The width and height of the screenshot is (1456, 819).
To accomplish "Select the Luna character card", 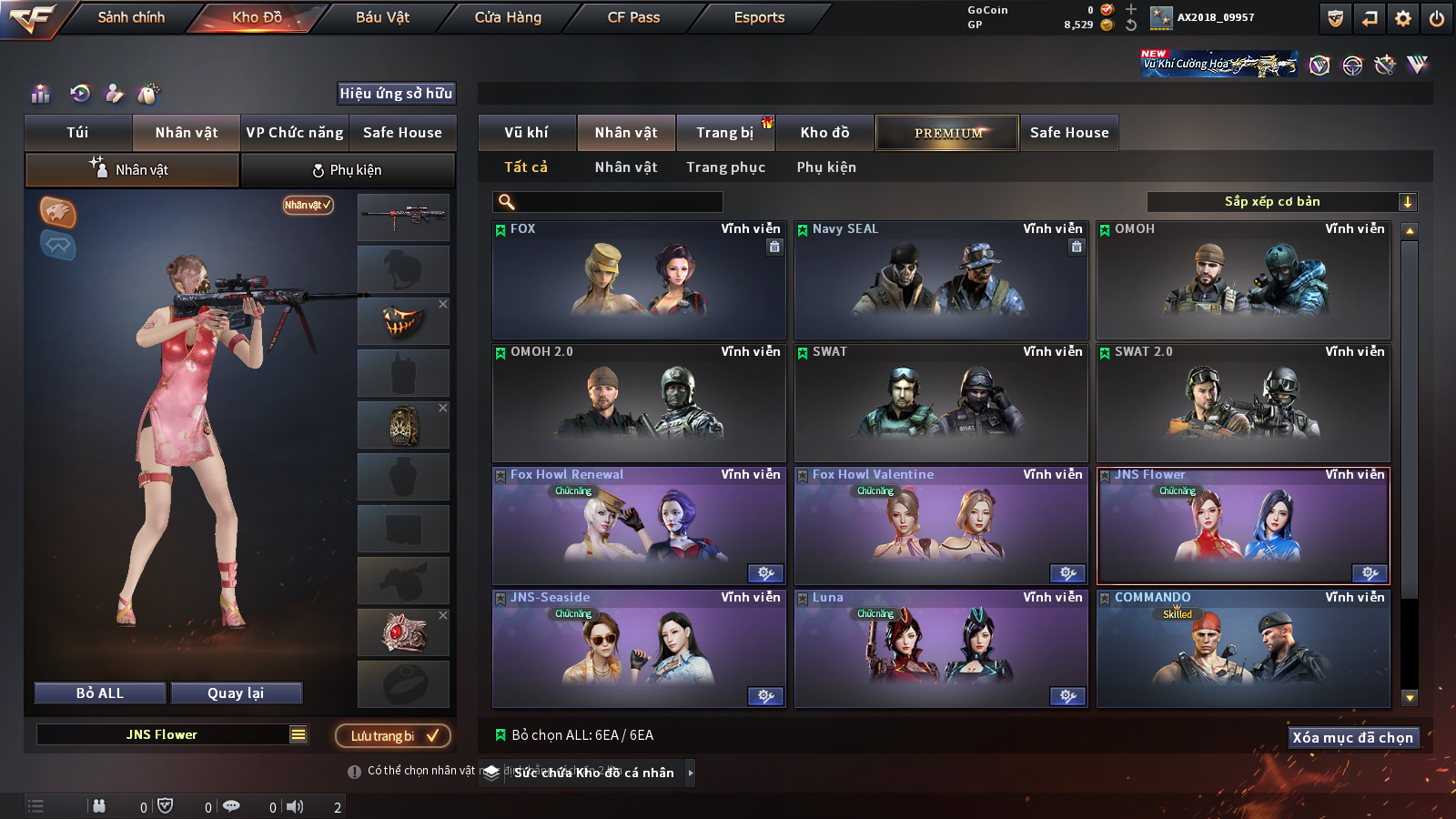I will [x=941, y=649].
